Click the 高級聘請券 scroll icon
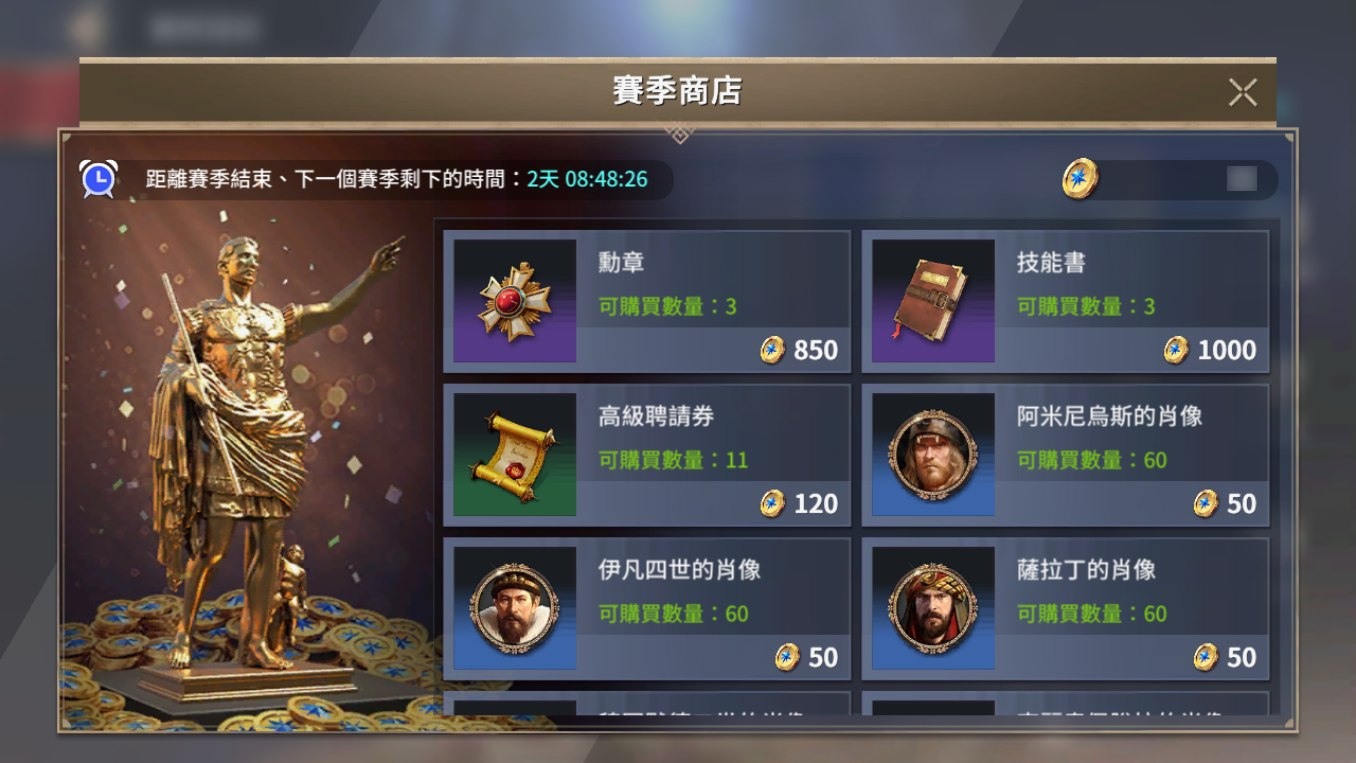The height and width of the screenshot is (763, 1356). click(x=514, y=453)
